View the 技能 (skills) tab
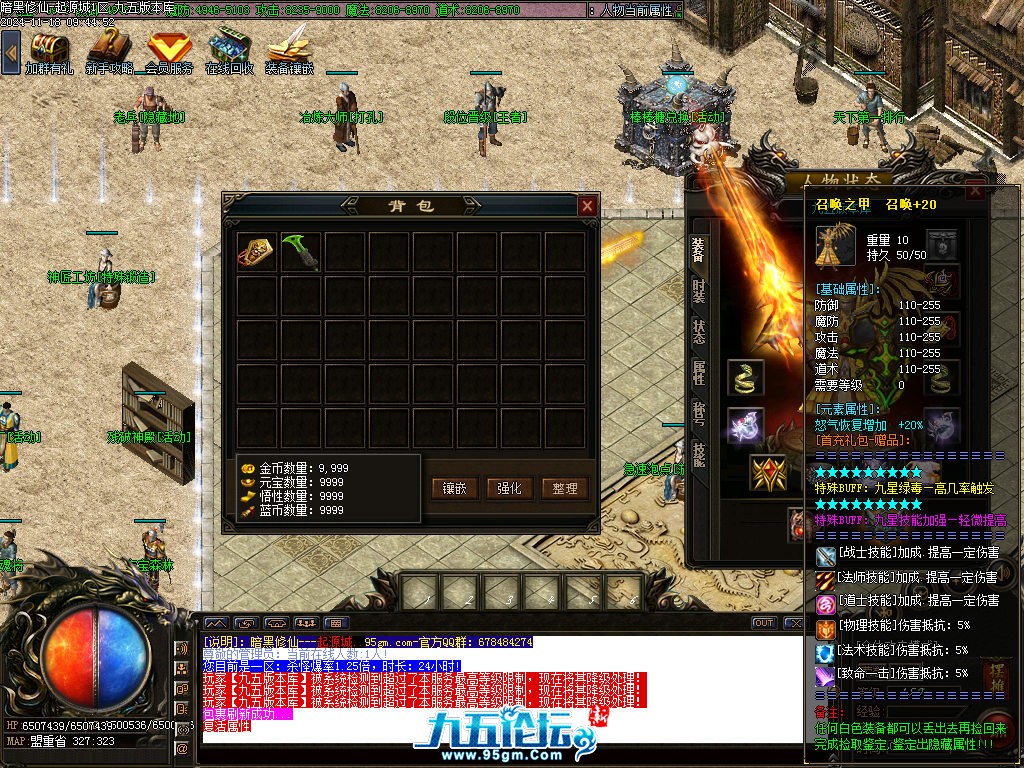This screenshot has width=1024, height=768. point(699,455)
